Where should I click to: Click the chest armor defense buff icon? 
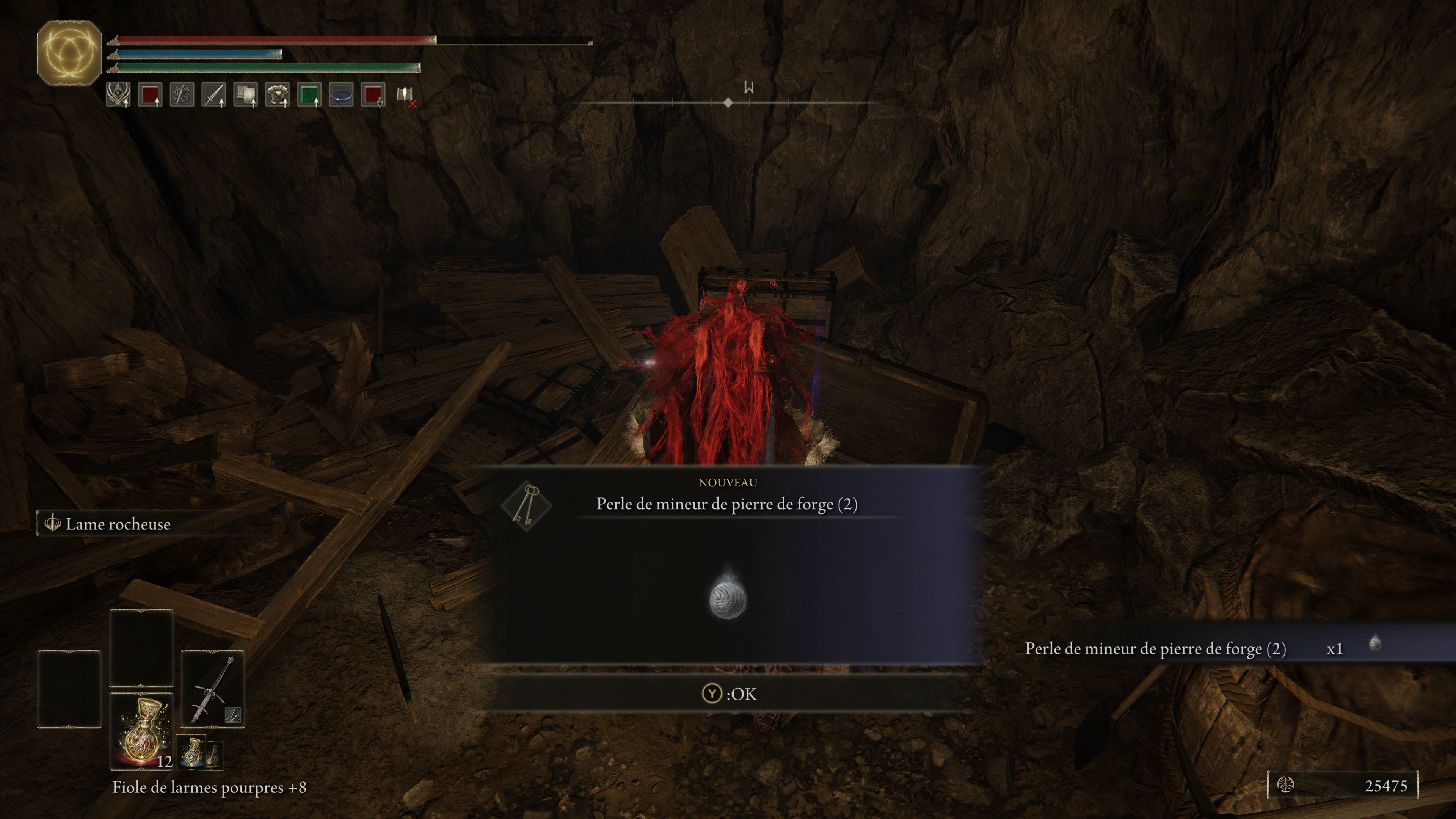tap(277, 96)
